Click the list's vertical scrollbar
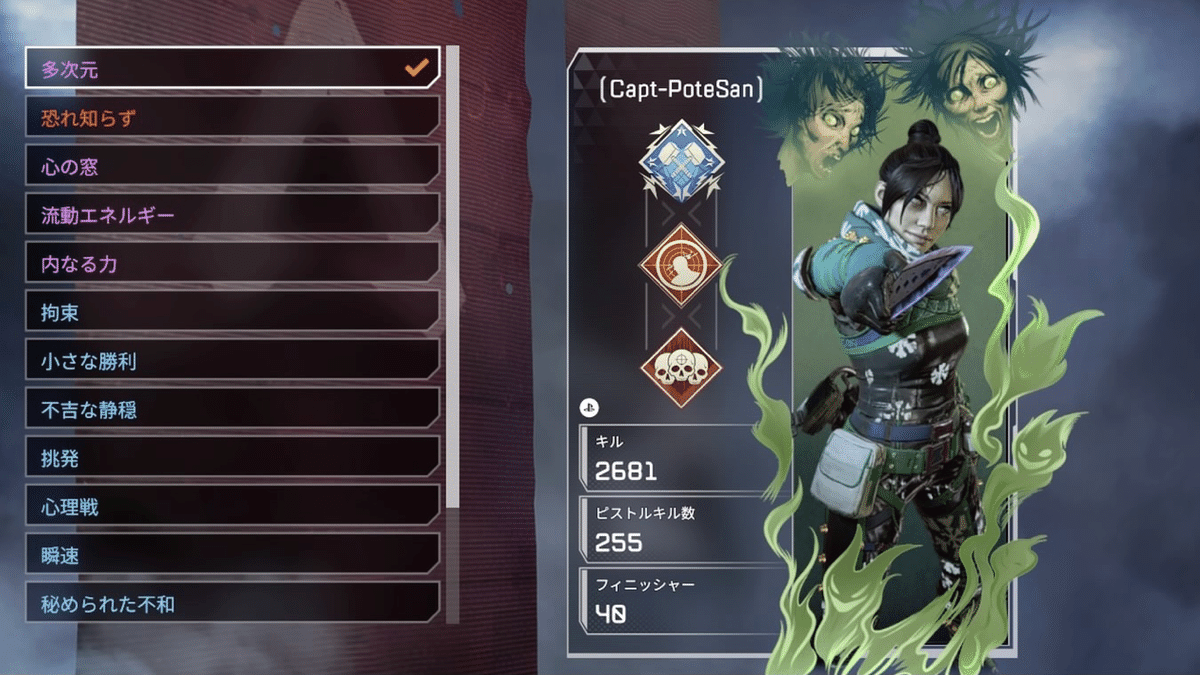 (x=452, y=280)
